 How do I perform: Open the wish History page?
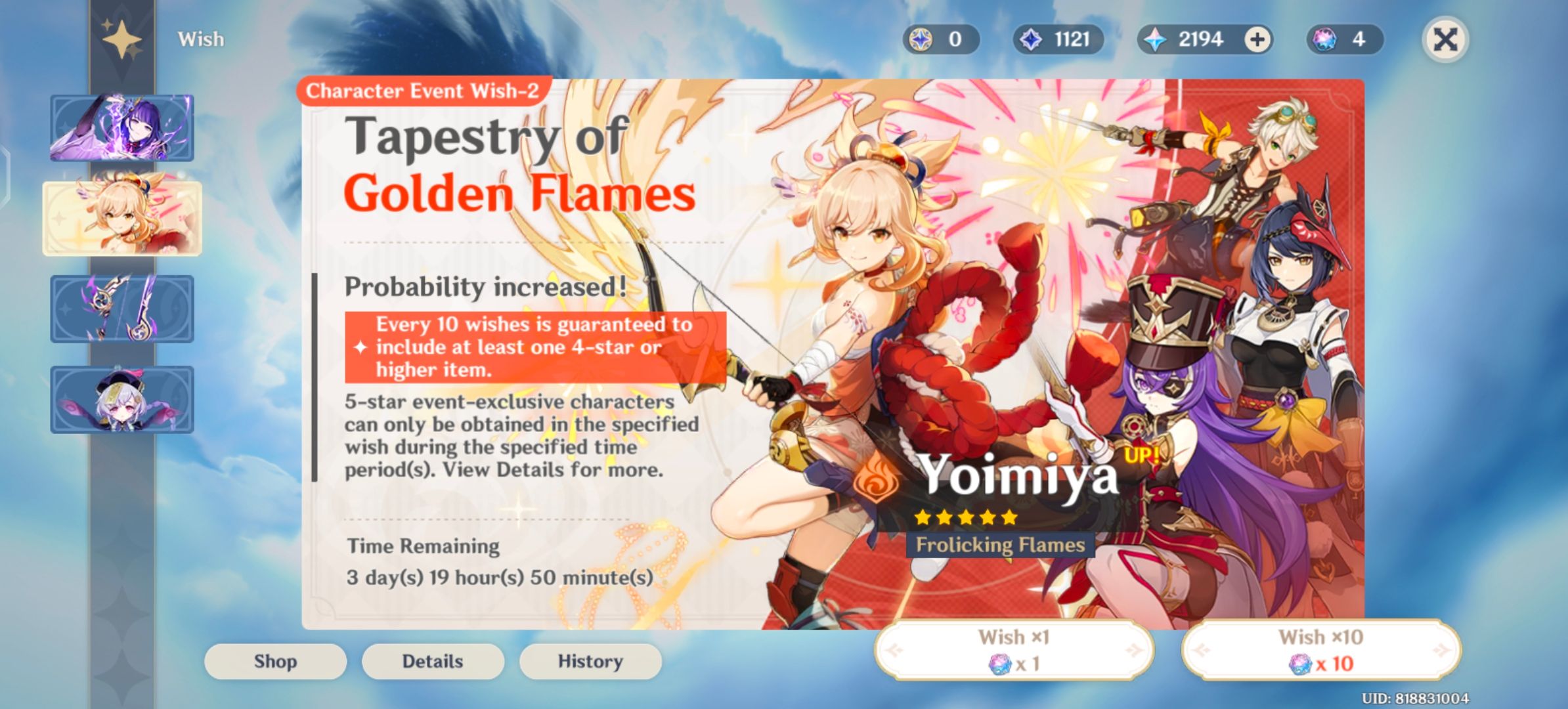[590, 661]
